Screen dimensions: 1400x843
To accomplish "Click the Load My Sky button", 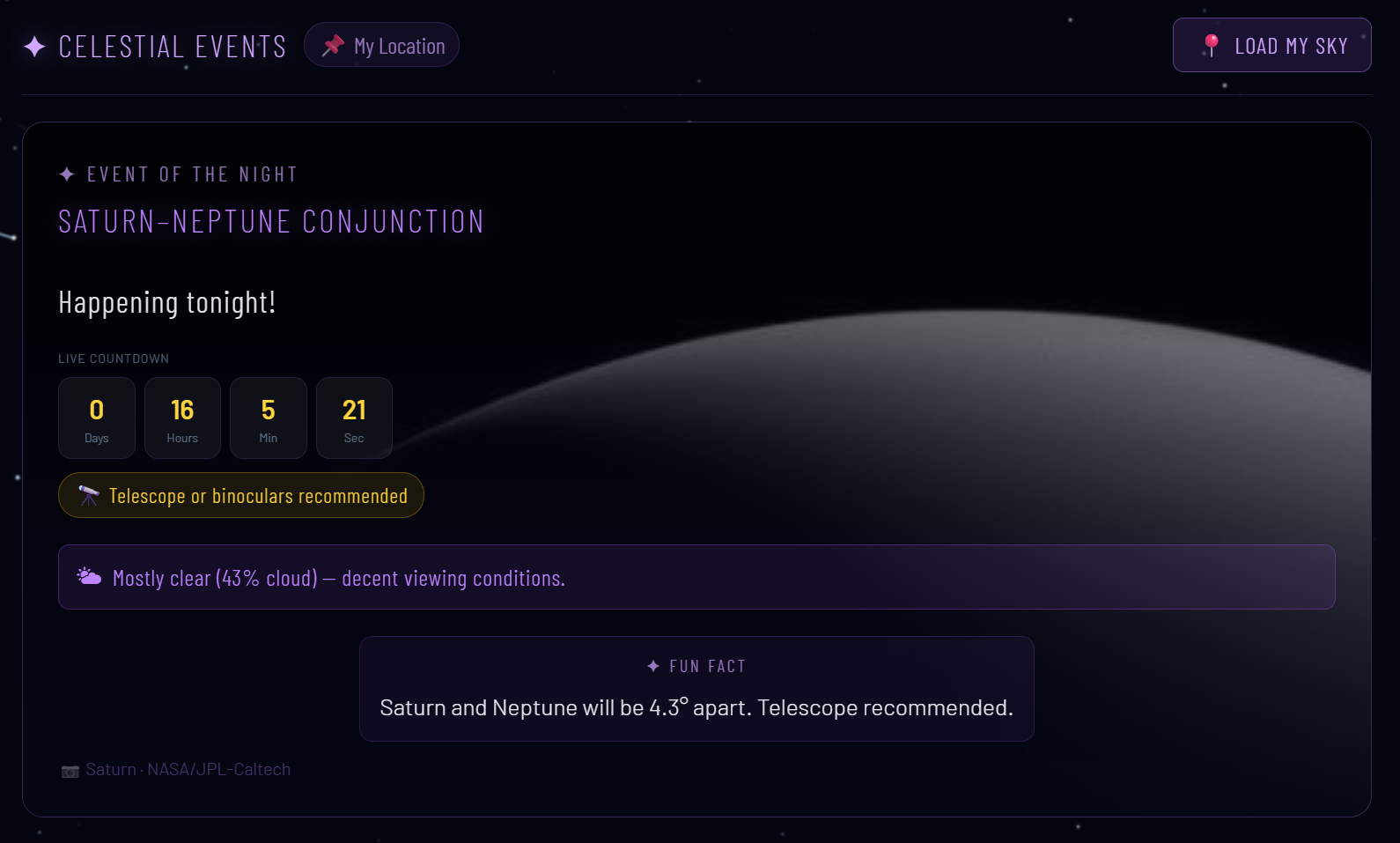I will [1271, 46].
